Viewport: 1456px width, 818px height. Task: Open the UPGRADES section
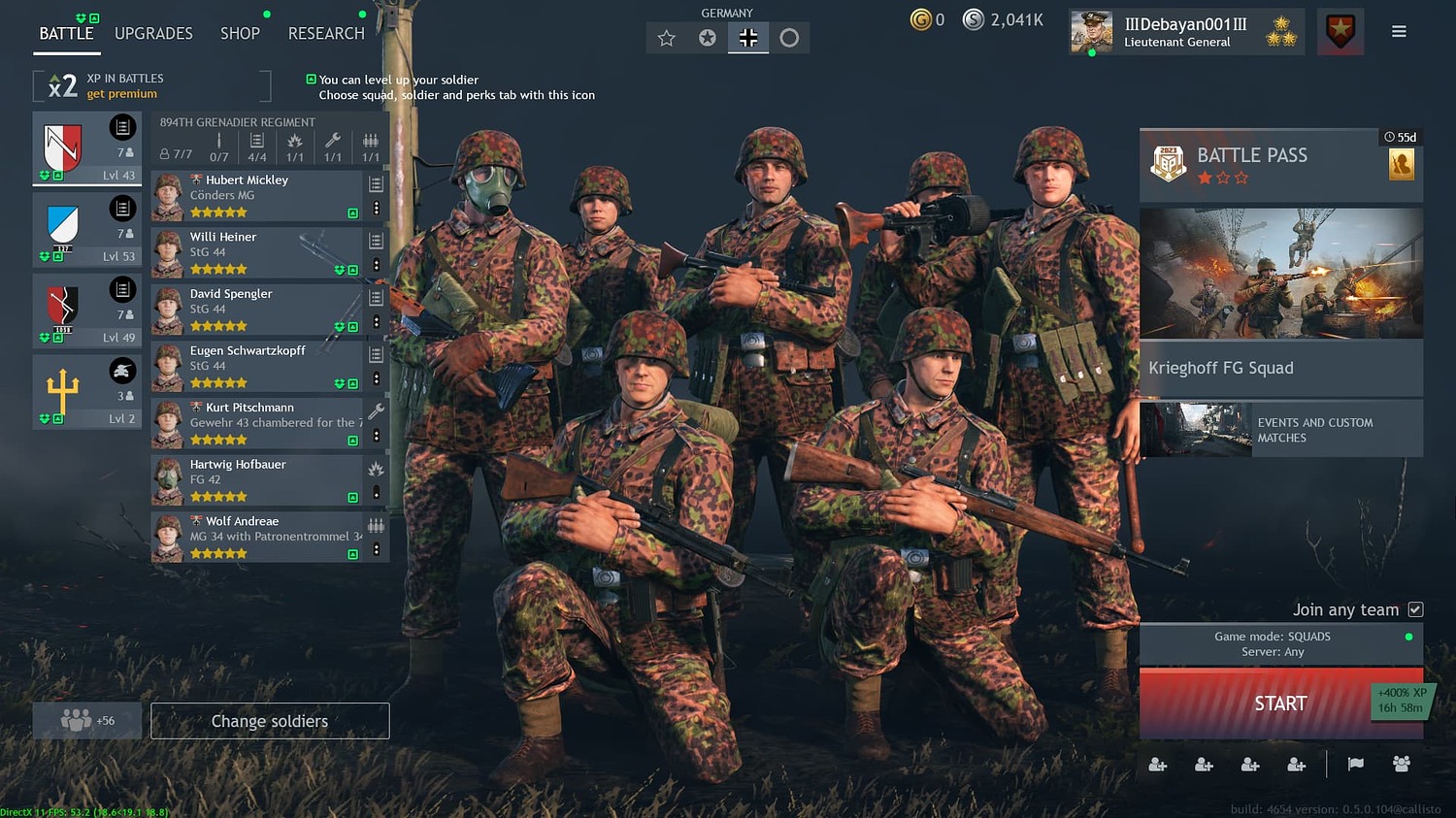152,33
